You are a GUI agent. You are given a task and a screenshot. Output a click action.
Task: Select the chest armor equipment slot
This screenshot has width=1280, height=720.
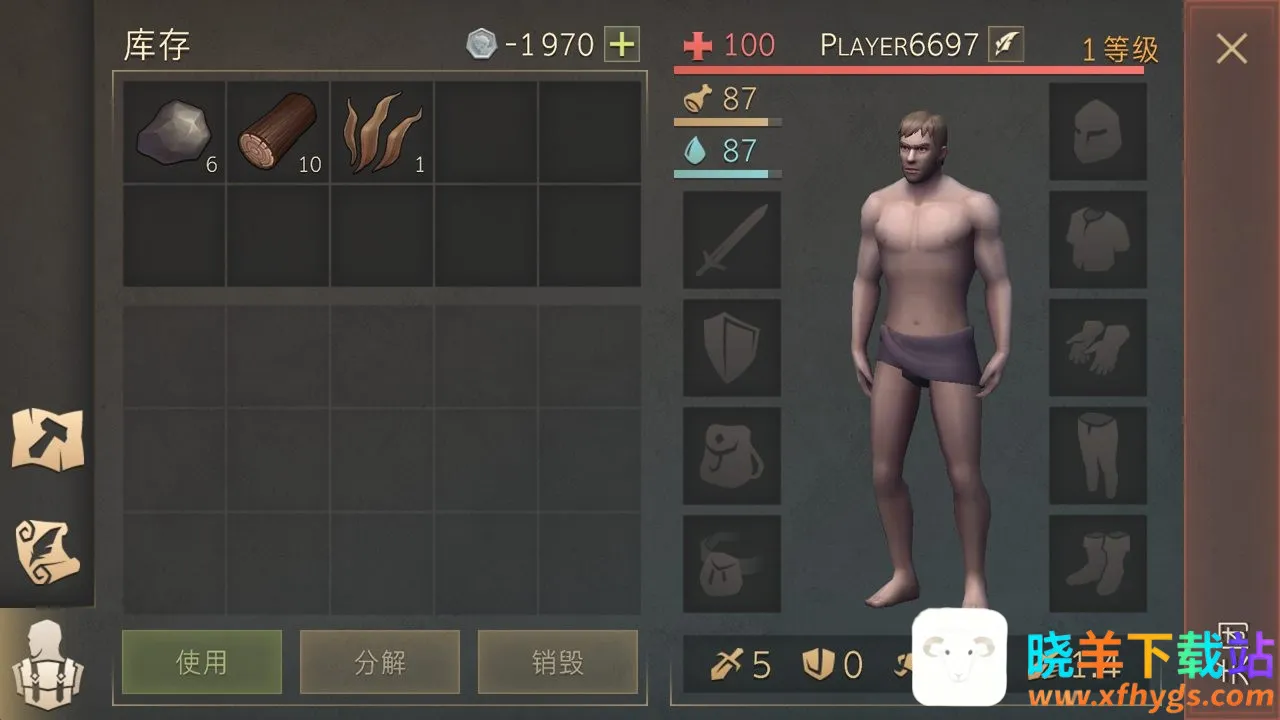(1098, 240)
